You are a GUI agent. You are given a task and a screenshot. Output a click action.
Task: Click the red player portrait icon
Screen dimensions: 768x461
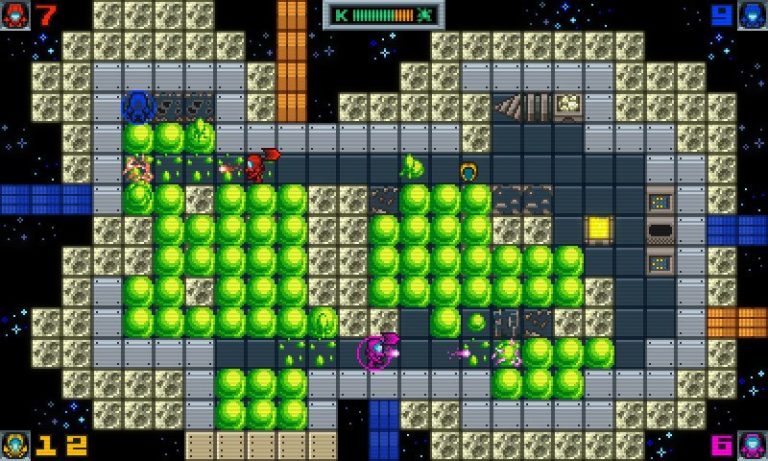15,15
